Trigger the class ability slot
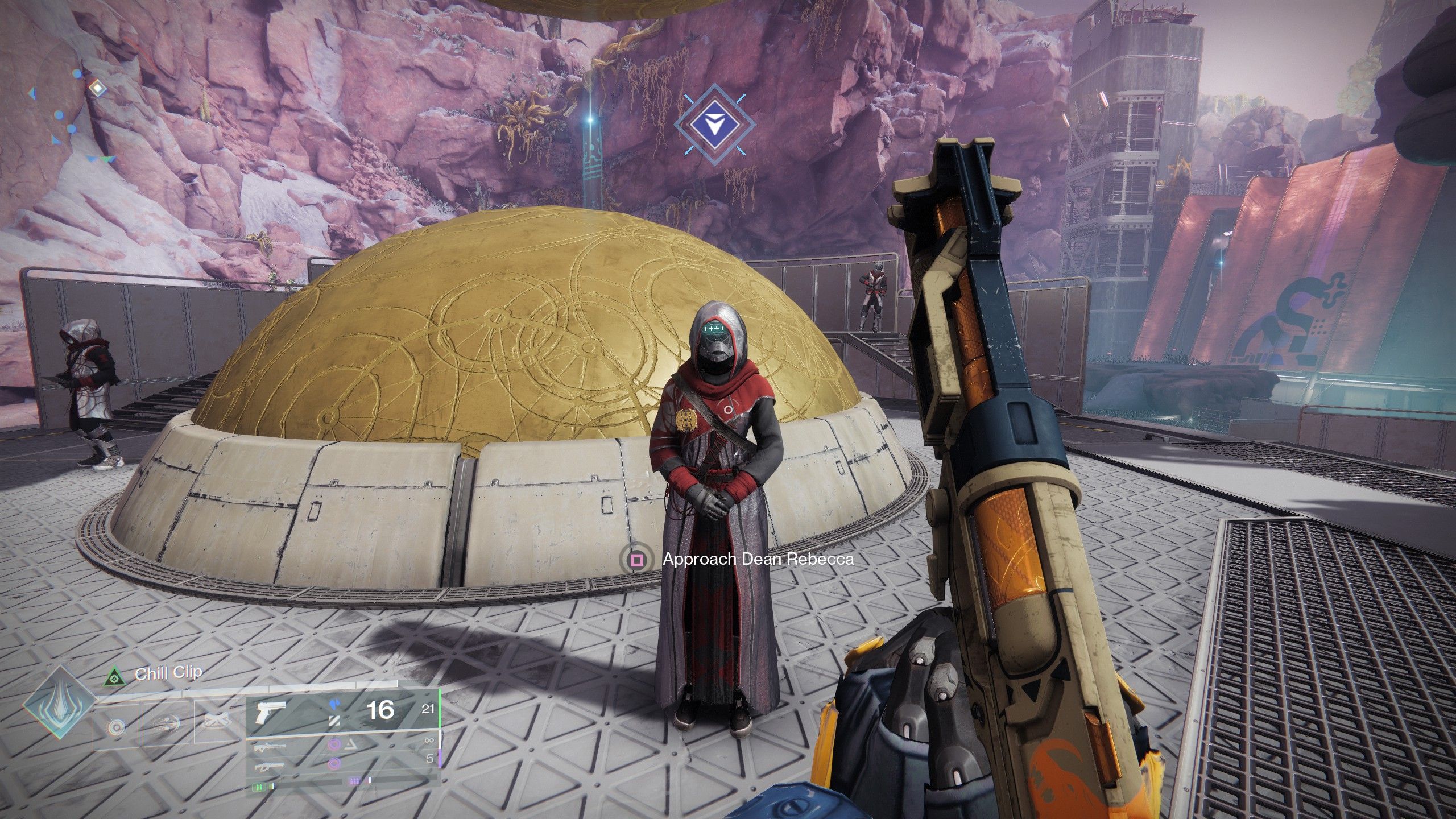Viewport: 1456px width, 819px height. click(x=217, y=722)
